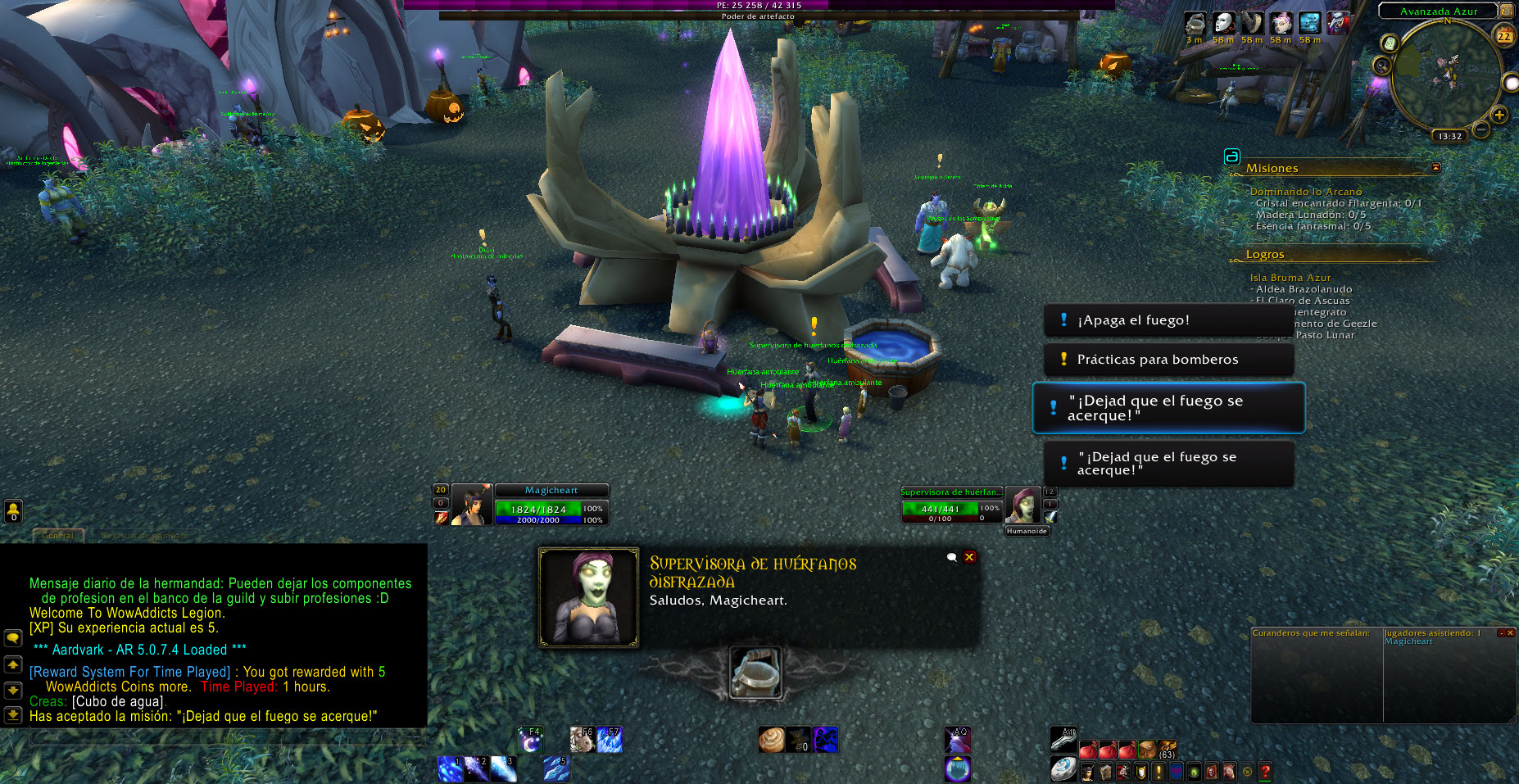Switch to the General chat tab
1519x784 pixels.
tap(57, 536)
